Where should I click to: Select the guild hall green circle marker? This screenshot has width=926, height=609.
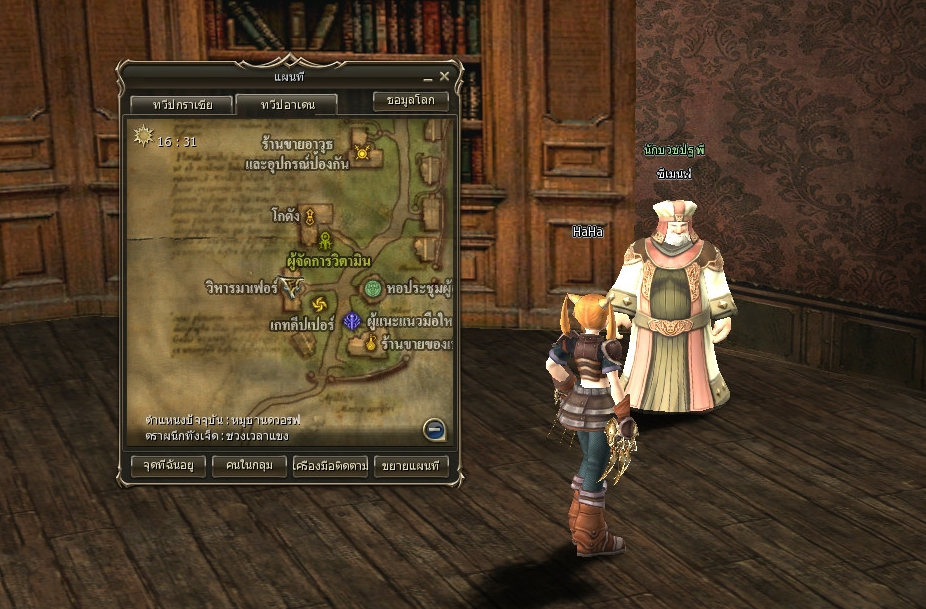[373, 289]
